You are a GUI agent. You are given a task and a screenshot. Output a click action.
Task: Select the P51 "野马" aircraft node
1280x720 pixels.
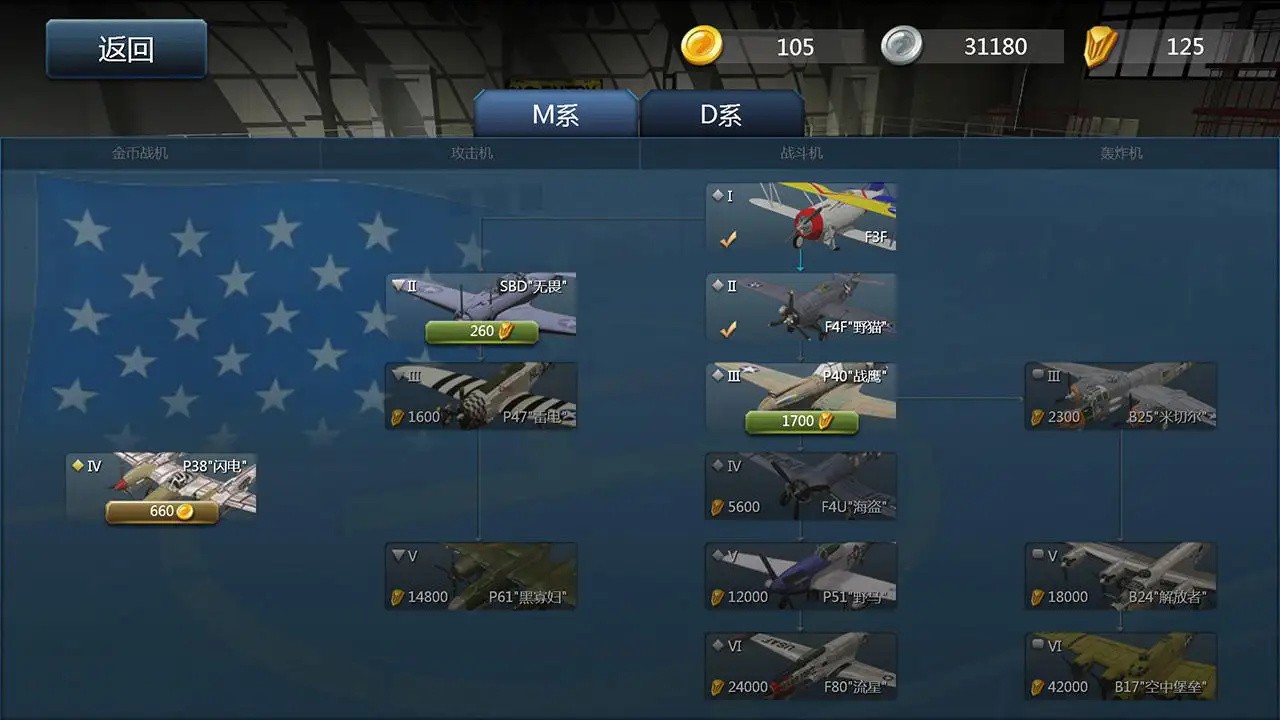coord(800,575)
